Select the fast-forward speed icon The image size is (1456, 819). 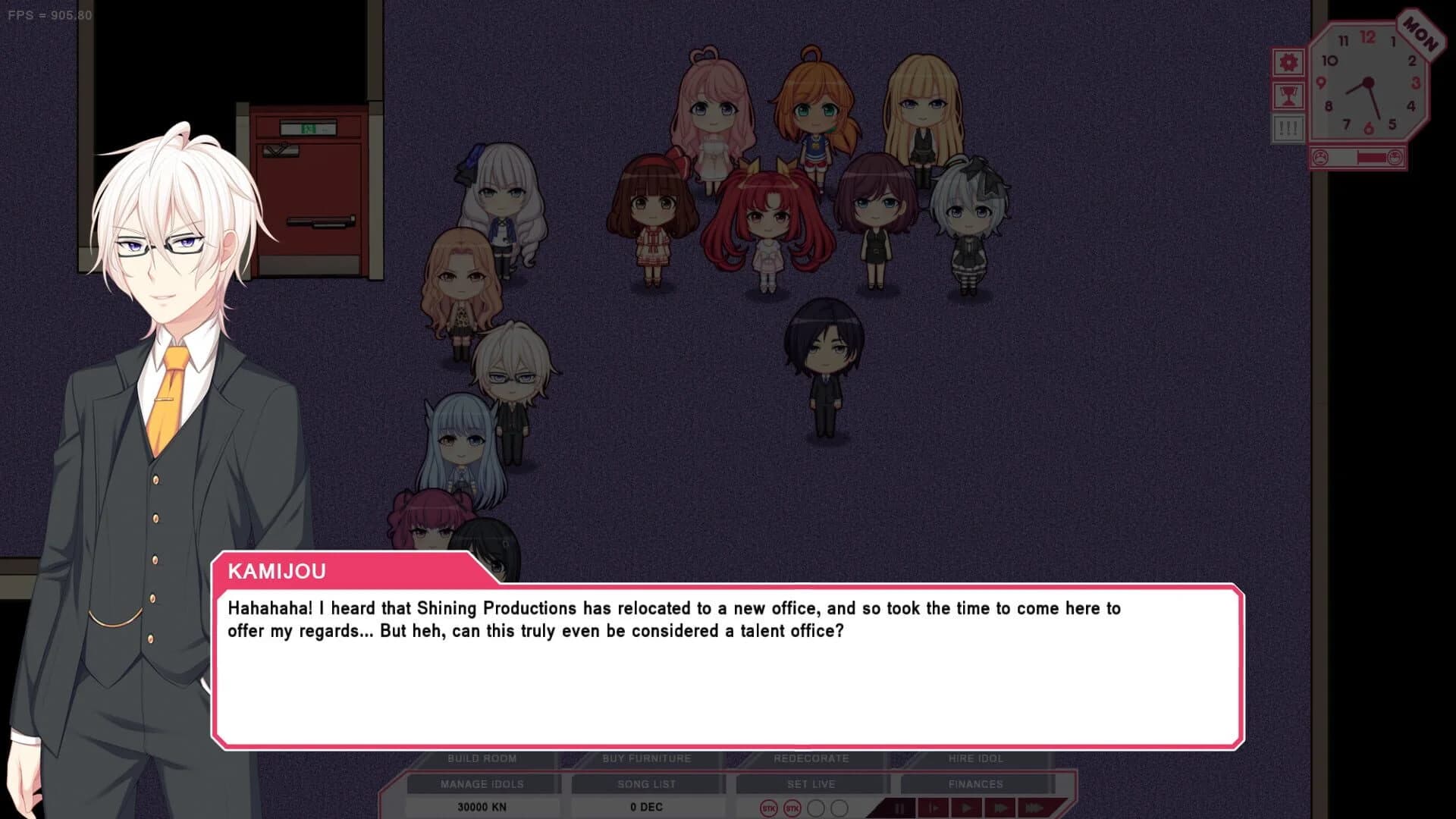click(1001, 808)
